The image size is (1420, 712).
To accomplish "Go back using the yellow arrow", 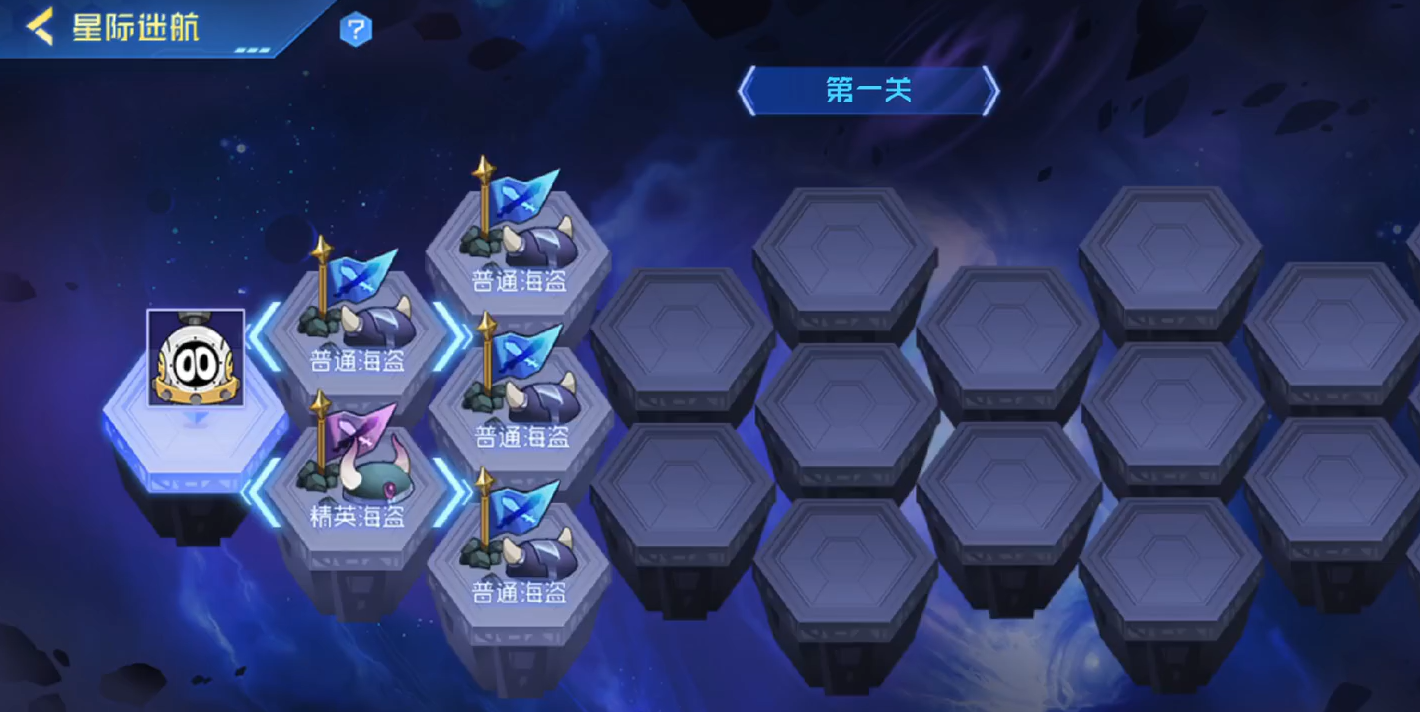I will tap(38, 27).
